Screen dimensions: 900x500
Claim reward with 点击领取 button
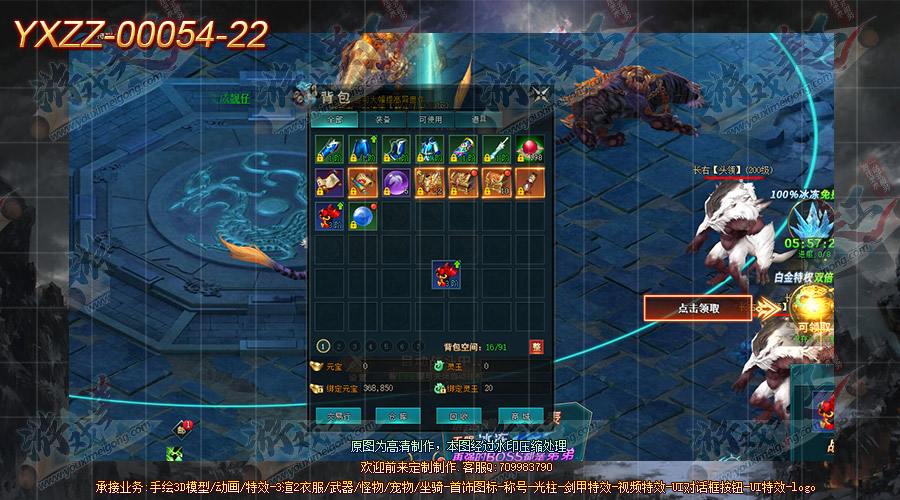pos(697,308)
